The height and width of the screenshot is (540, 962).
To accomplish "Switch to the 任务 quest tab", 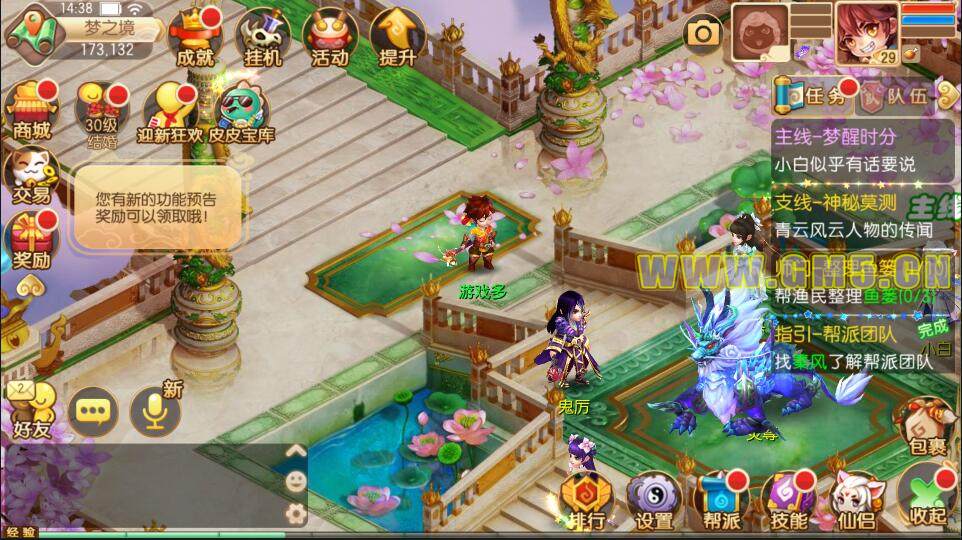I will pyautogui.click(x=814, y=96).
